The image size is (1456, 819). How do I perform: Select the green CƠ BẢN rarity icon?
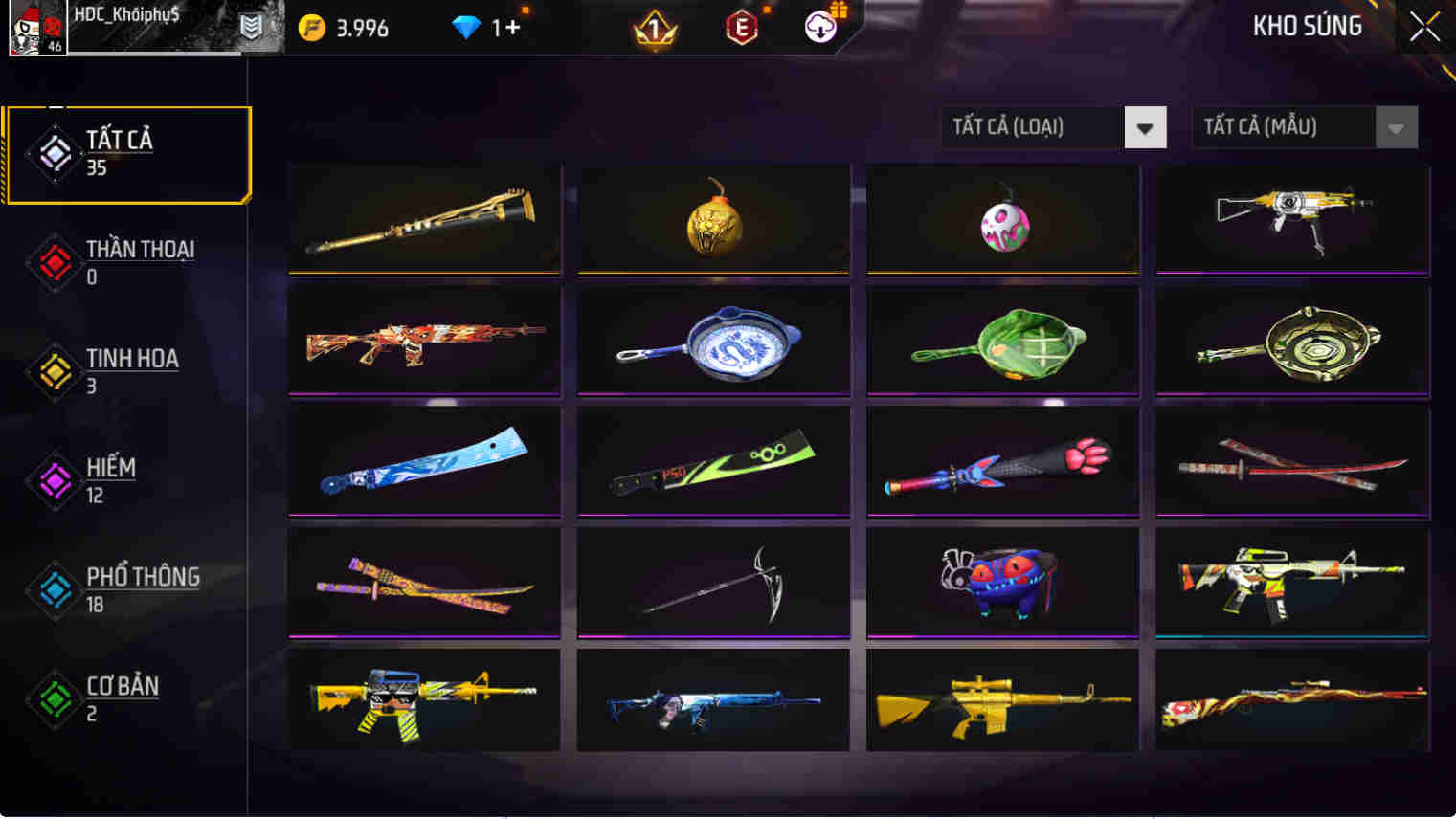pos(55,699)
